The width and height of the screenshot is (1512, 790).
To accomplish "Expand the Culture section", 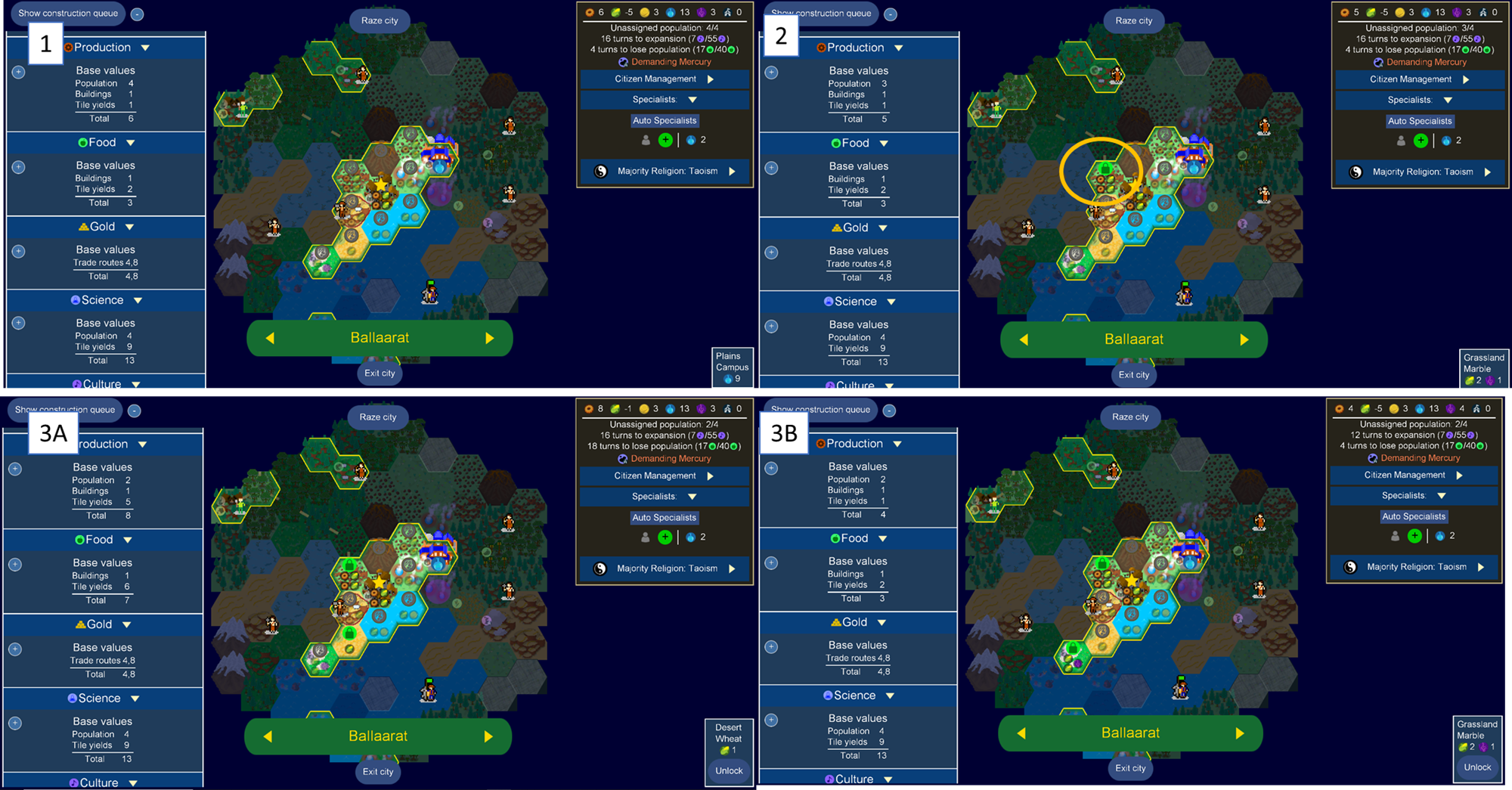I will 136,384.
